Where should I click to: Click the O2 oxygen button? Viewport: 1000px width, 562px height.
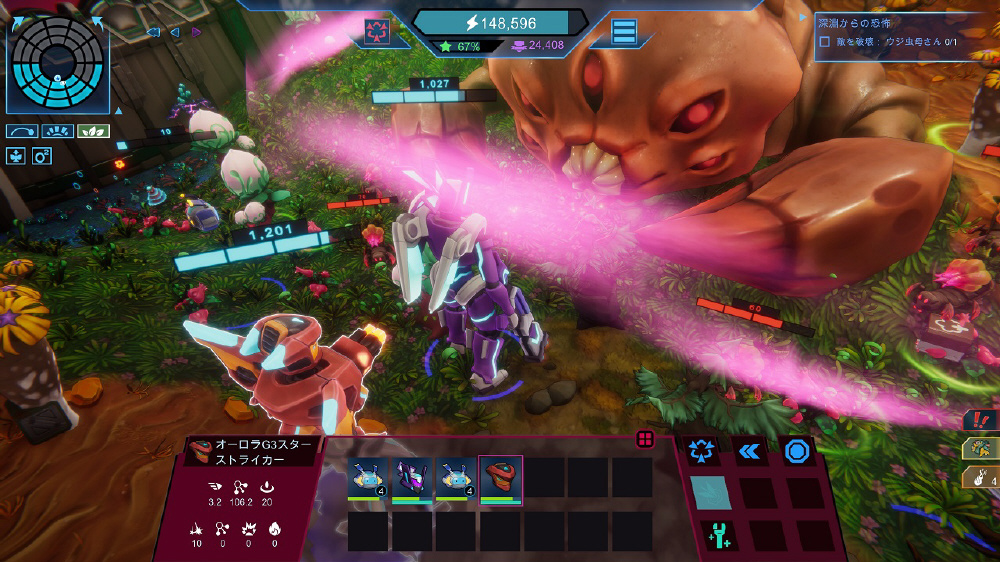(42, 155)
